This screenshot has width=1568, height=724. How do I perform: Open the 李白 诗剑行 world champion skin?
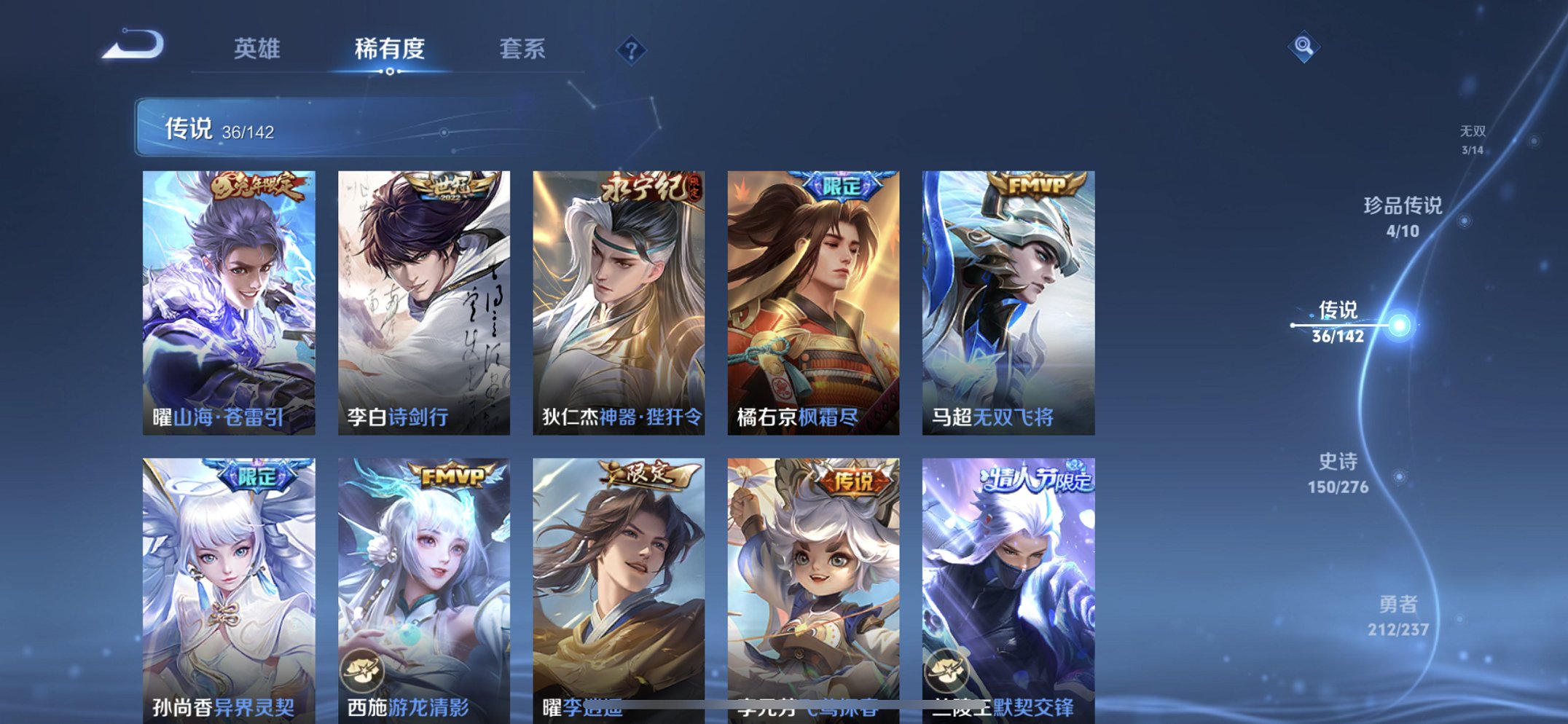[x=421, y=299]
